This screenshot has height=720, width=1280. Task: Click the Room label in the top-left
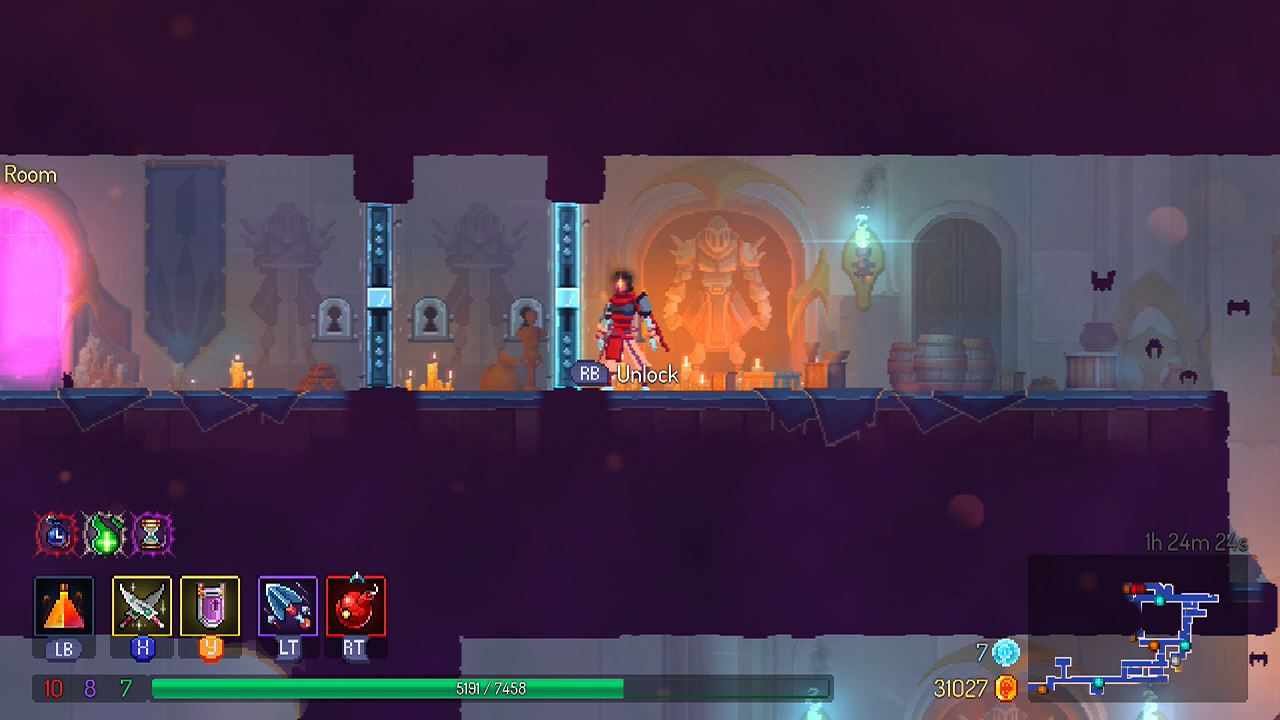[29, 174]
